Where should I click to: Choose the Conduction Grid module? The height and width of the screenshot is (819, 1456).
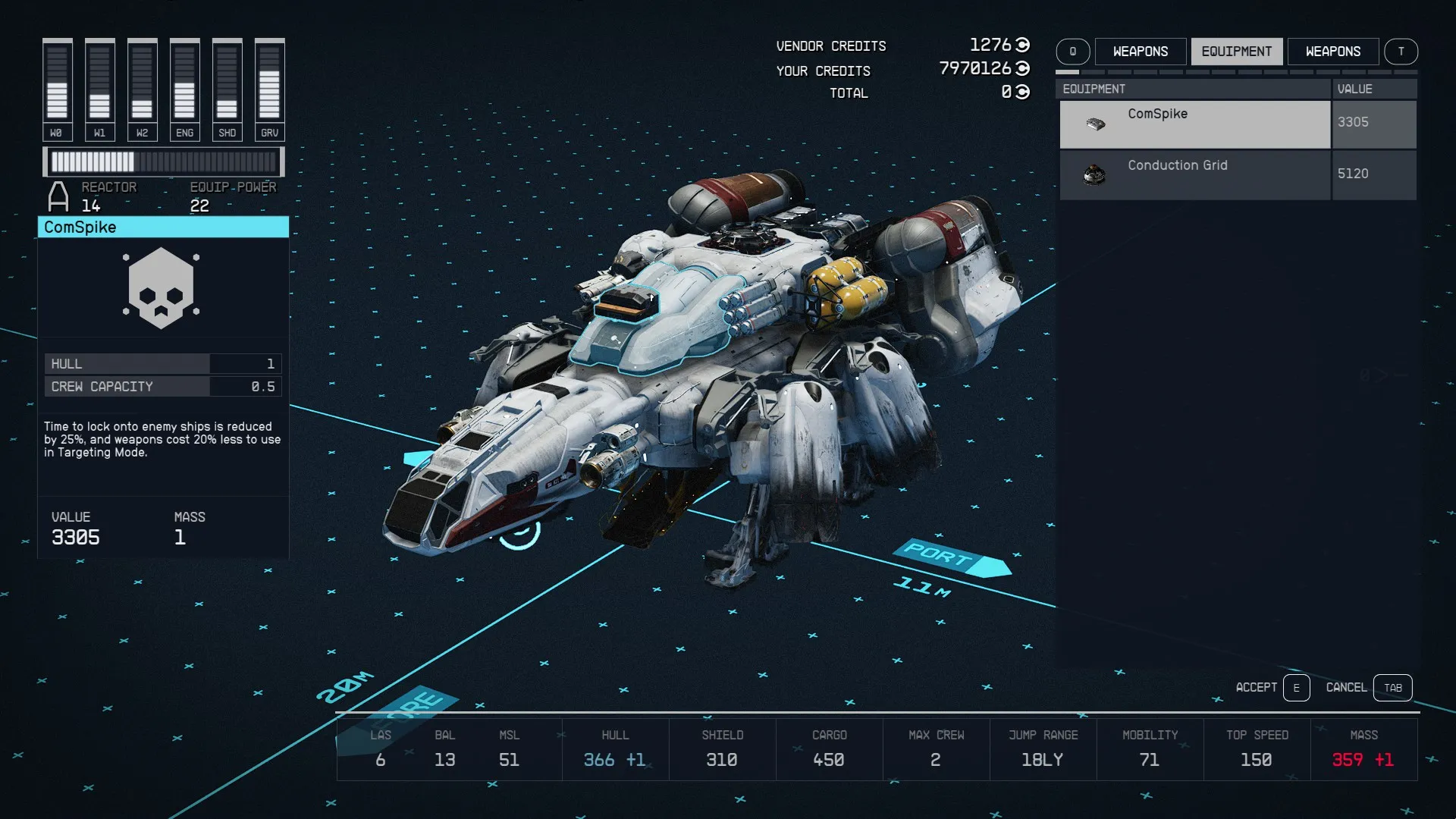tap(1194, 175)
